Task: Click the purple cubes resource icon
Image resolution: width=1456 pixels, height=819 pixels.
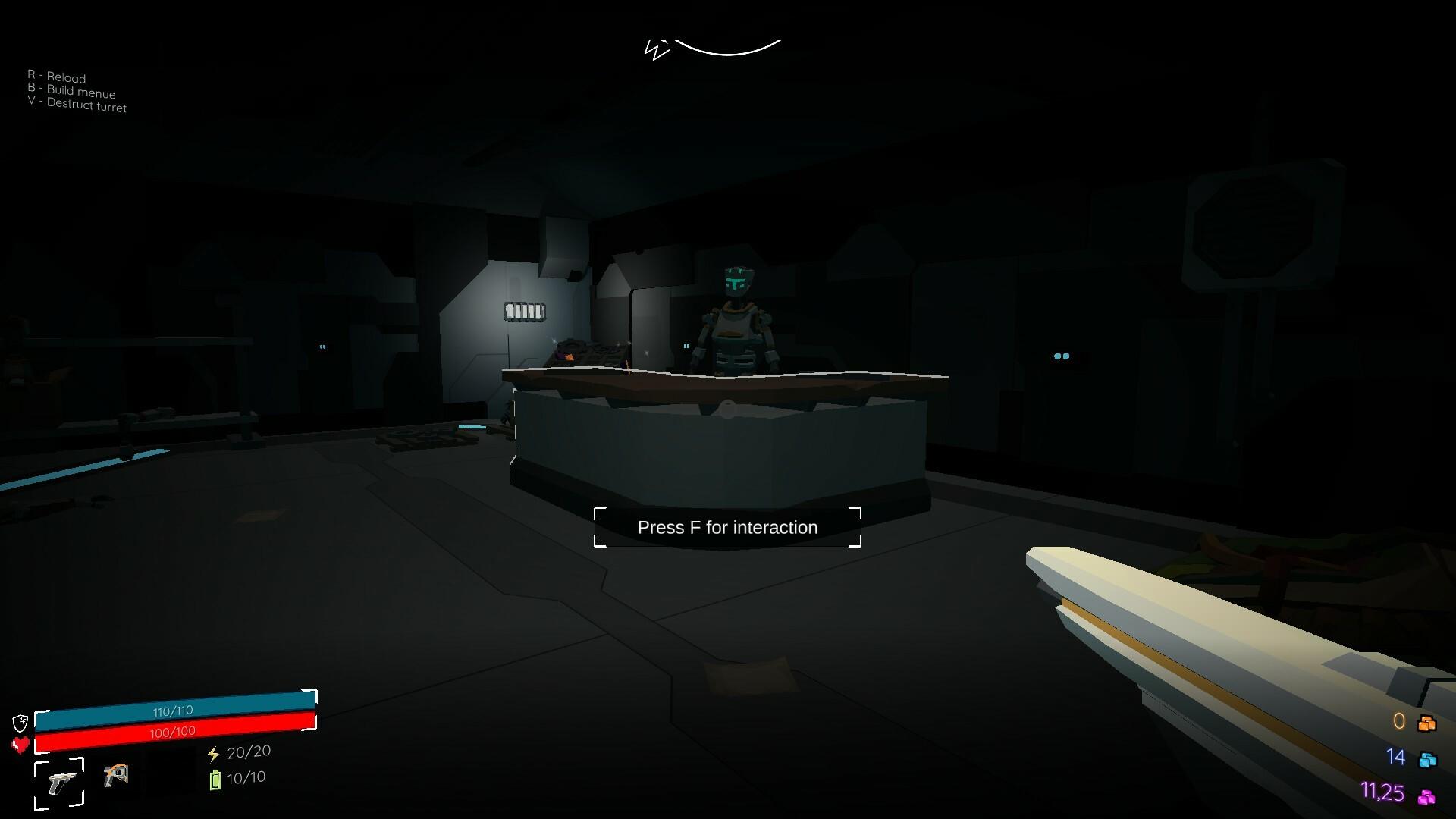Action: click(x=1428, y=795)
